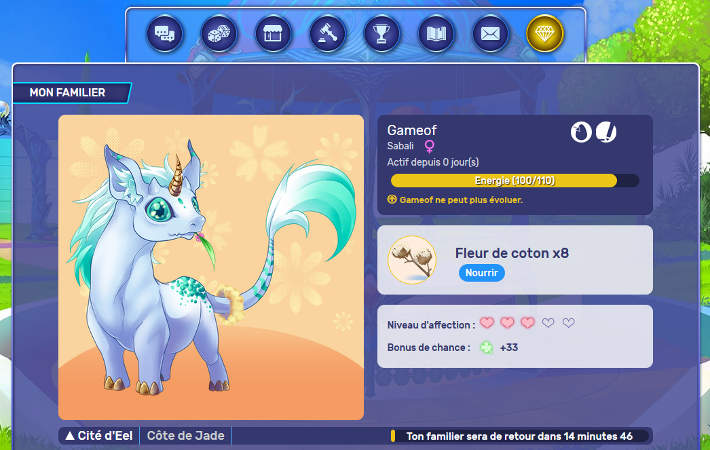Click the Sabali familiar portrait image
This screenshot has height=450, width=710.
(x=211, y=267)
